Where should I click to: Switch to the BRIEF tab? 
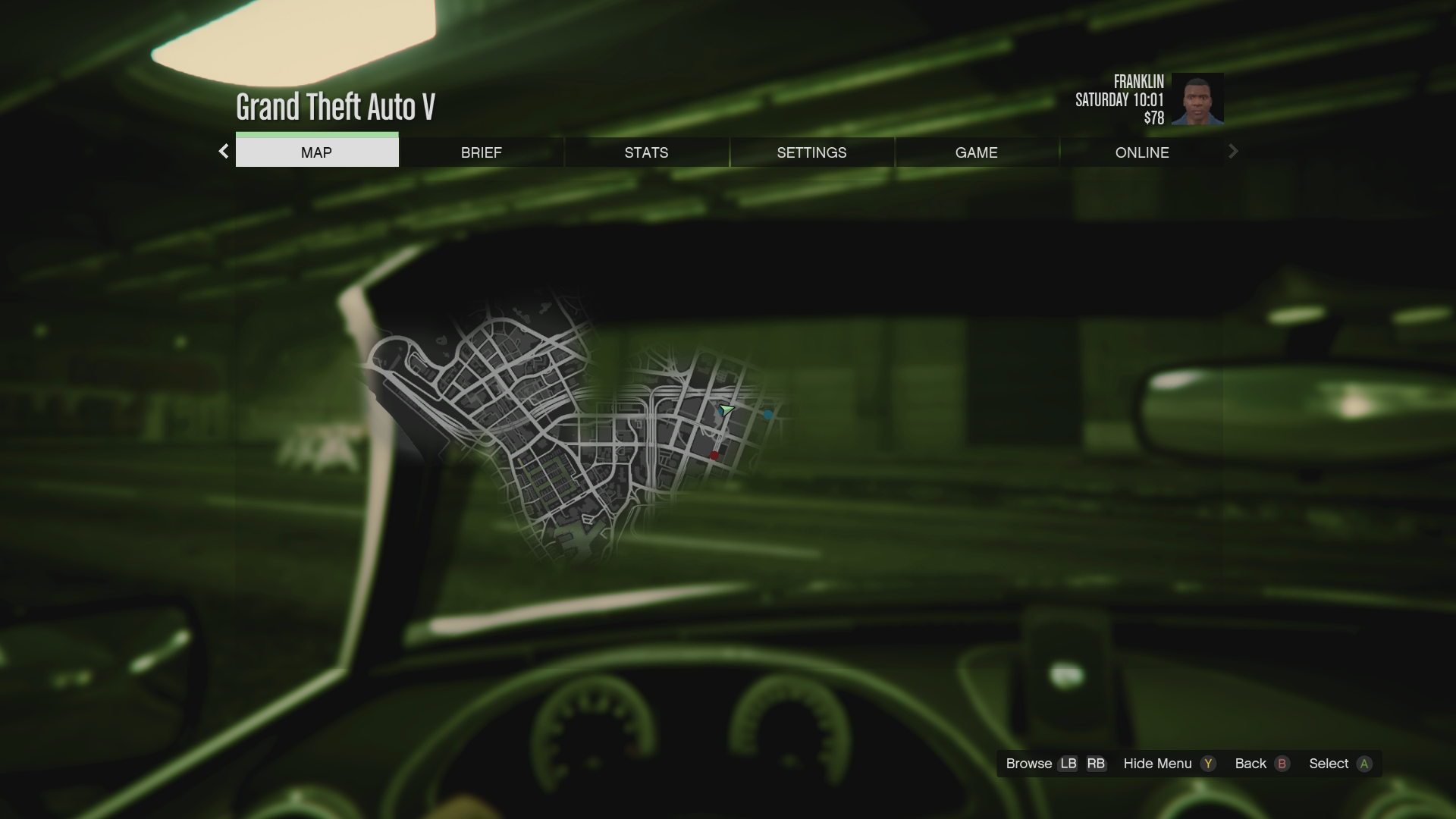(x=481, y=152)
